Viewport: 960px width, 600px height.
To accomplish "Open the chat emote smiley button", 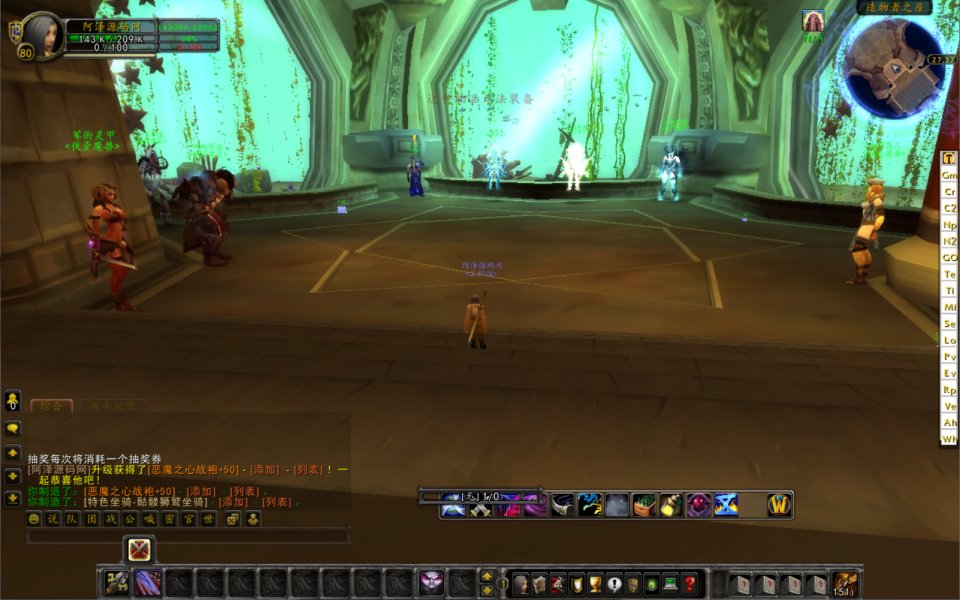I will [34, 519].
